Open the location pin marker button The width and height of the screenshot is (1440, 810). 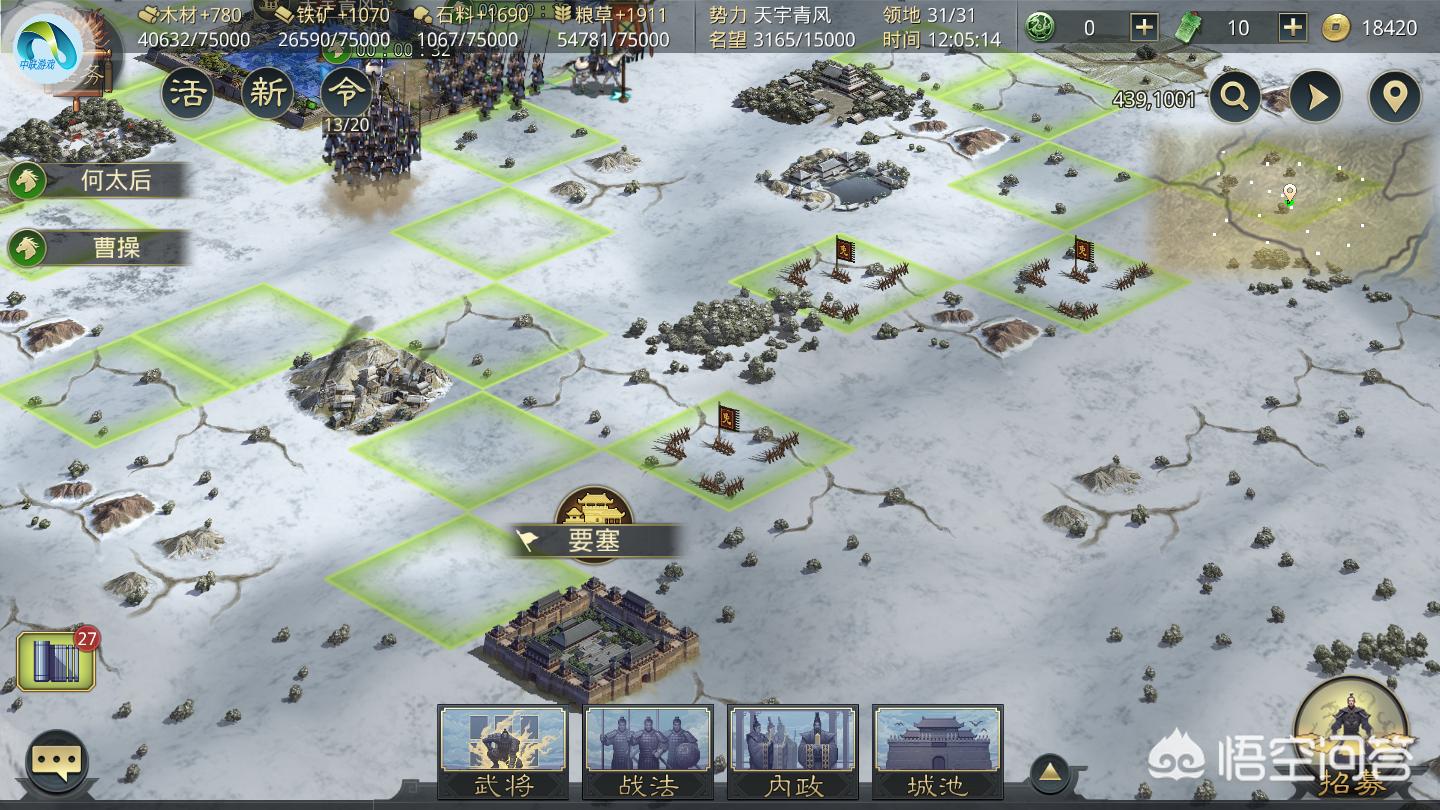click(x=1394, y=97)
